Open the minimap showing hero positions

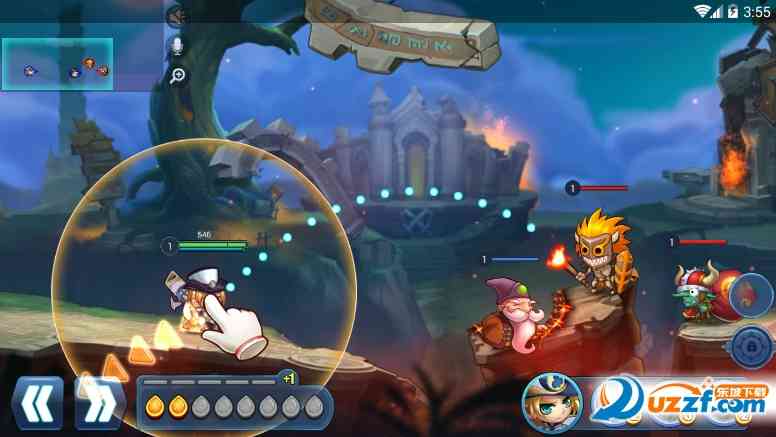(x=57, y=64)
